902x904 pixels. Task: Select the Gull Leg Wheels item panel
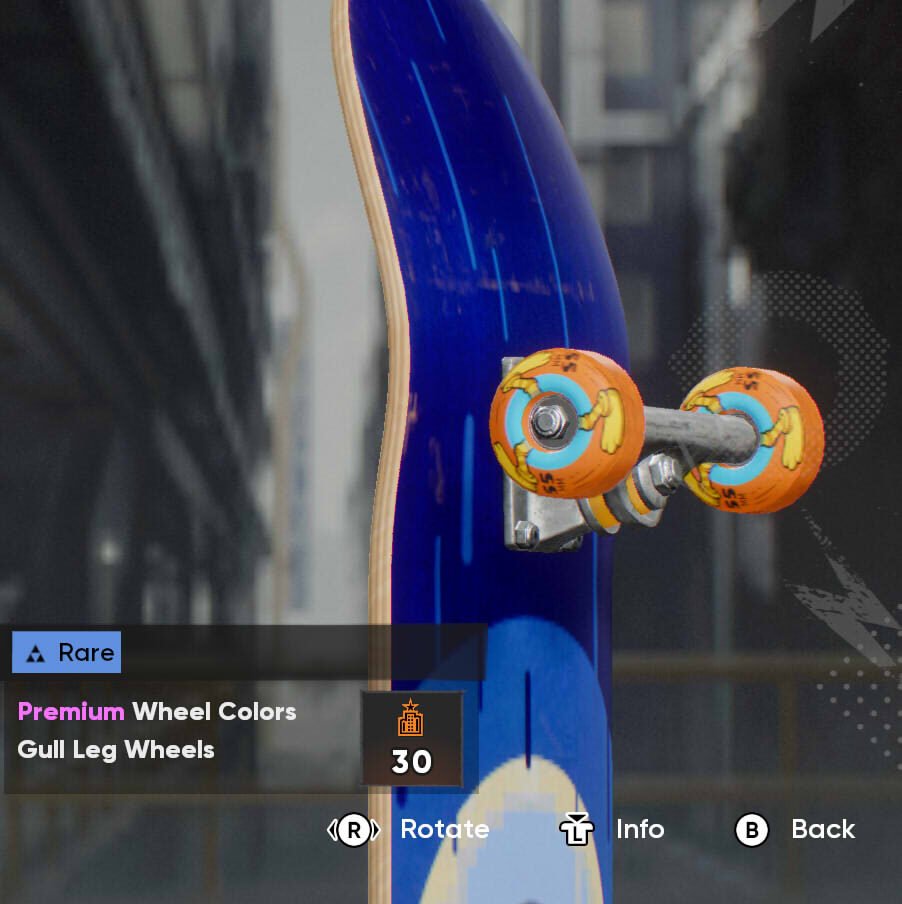tap(180, 733)
